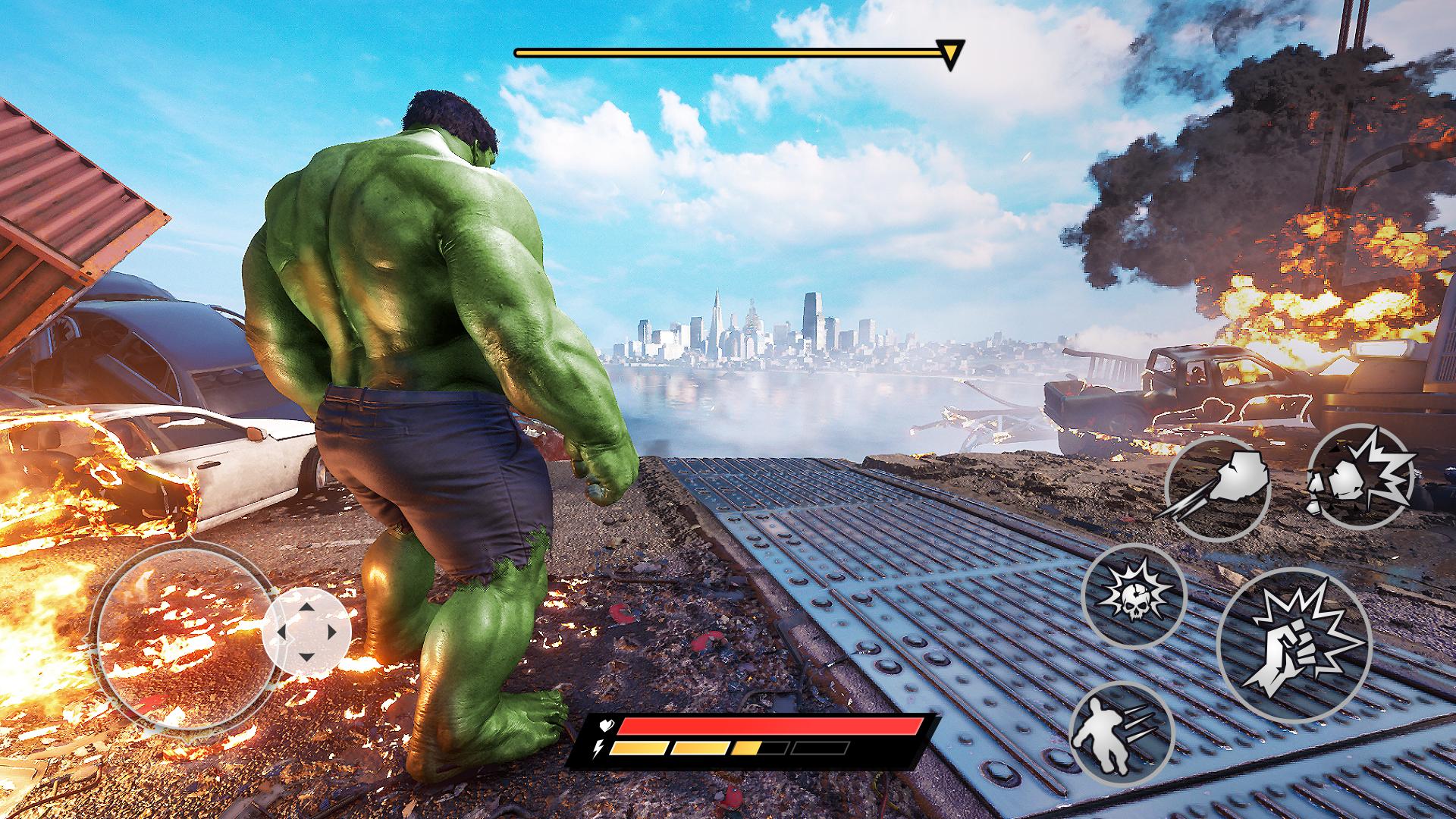Click the virtual joystick directional thumb
Screen dimensions: 1456x819
tap(306, 632)
